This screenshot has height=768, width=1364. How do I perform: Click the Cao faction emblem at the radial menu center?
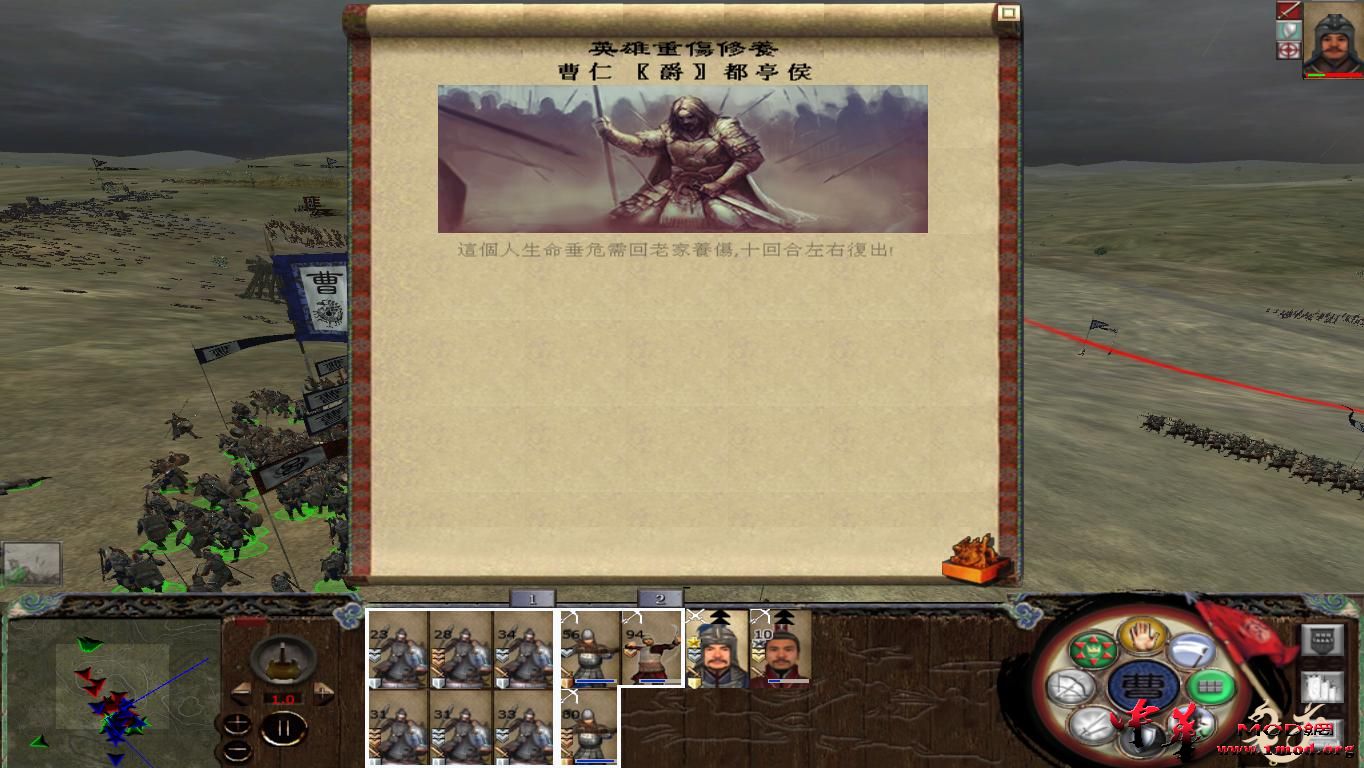pos(1143,685)
